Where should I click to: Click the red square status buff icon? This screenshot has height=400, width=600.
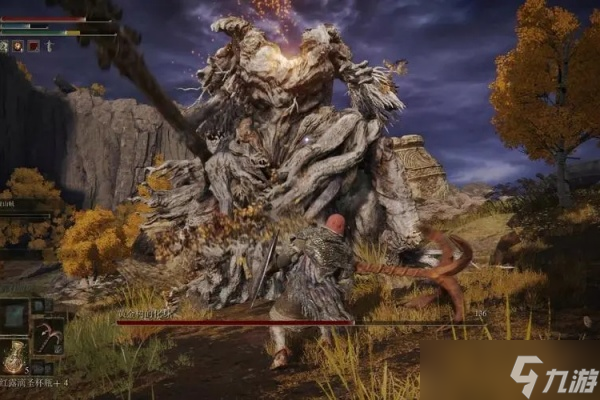[33, 46]
